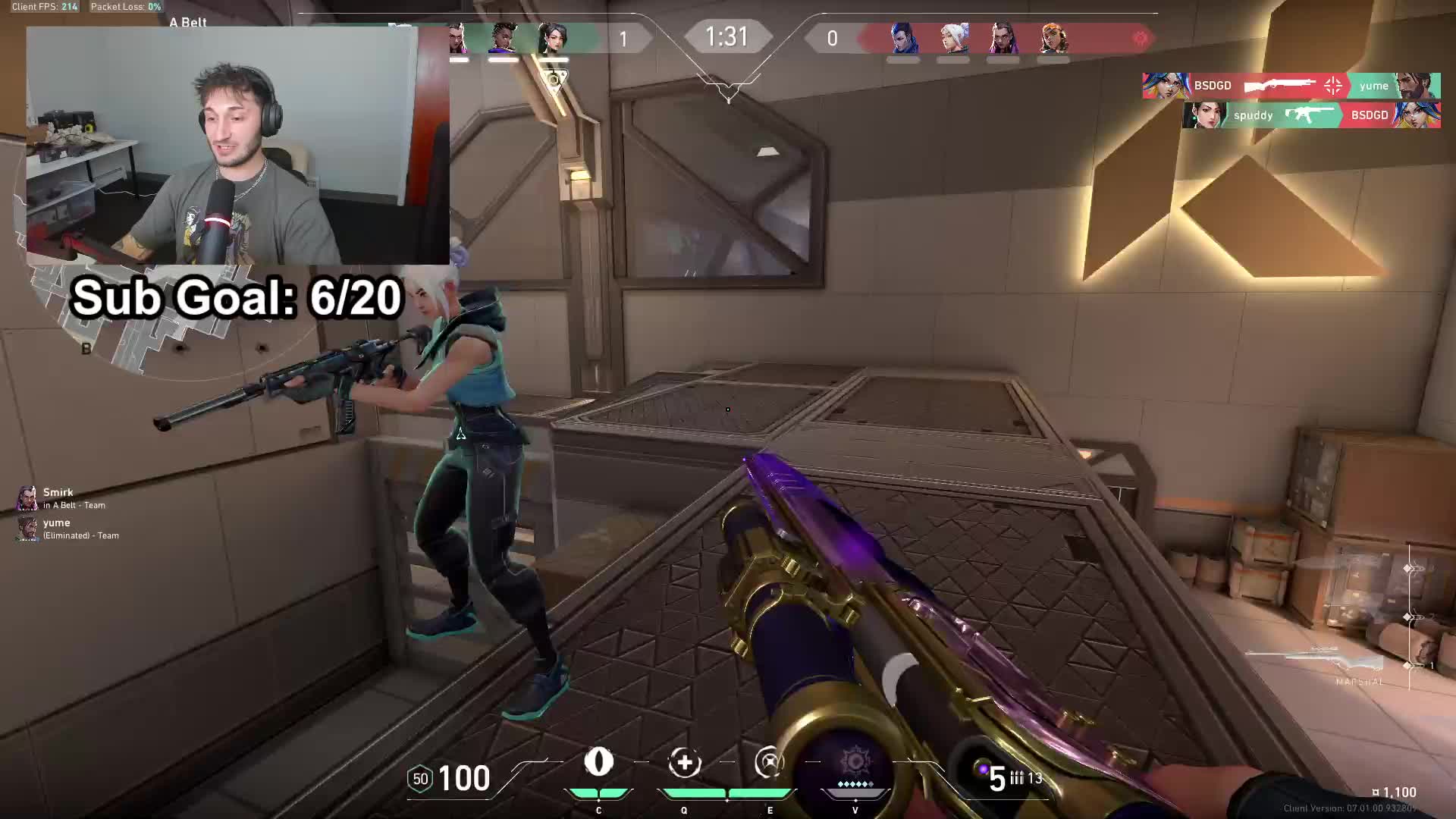Trigger the Dismiss ability icon
The height and width of the screenshot is (819, 1456).
click(769, 763)
